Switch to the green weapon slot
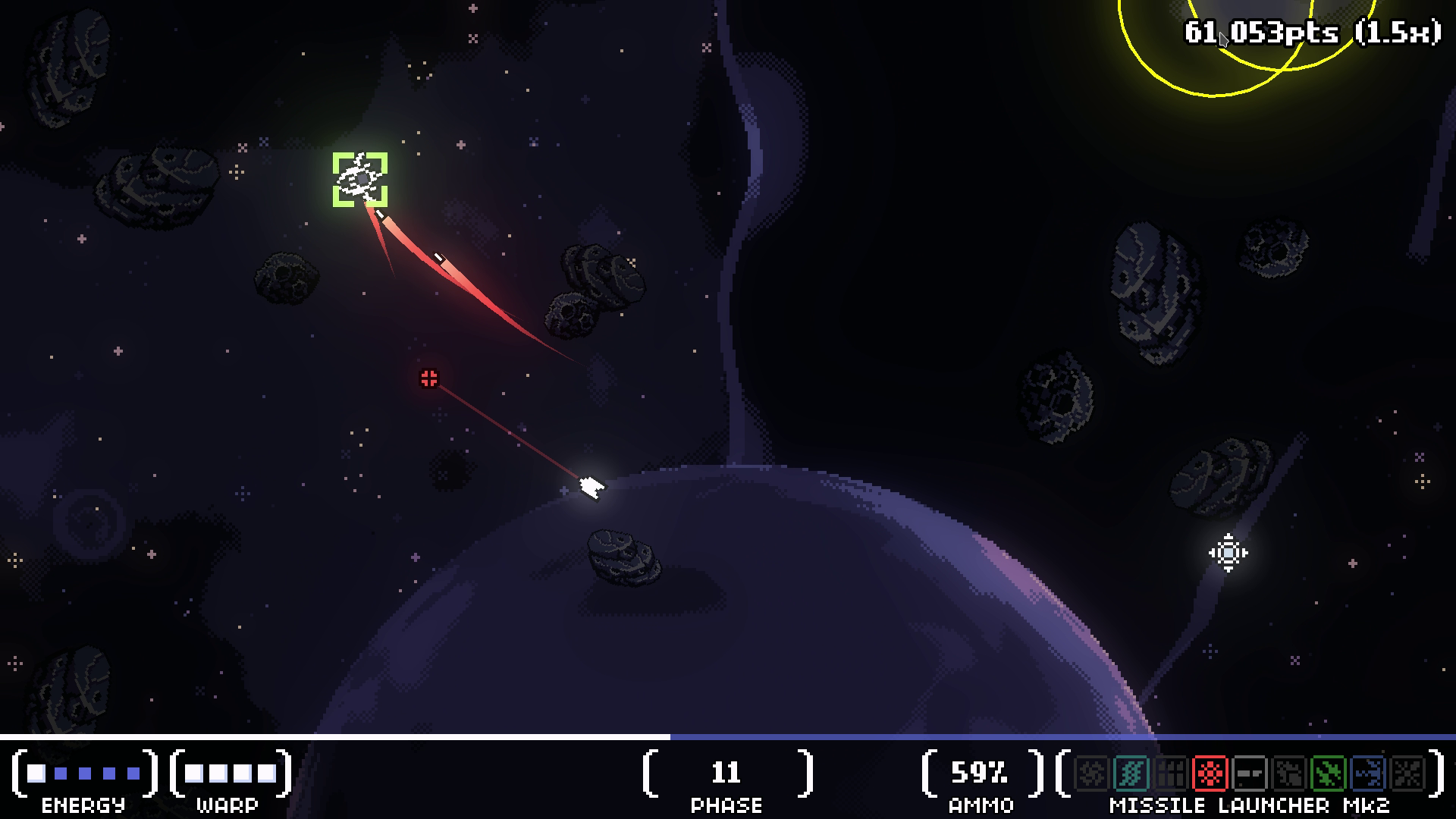 (1328, 773)
